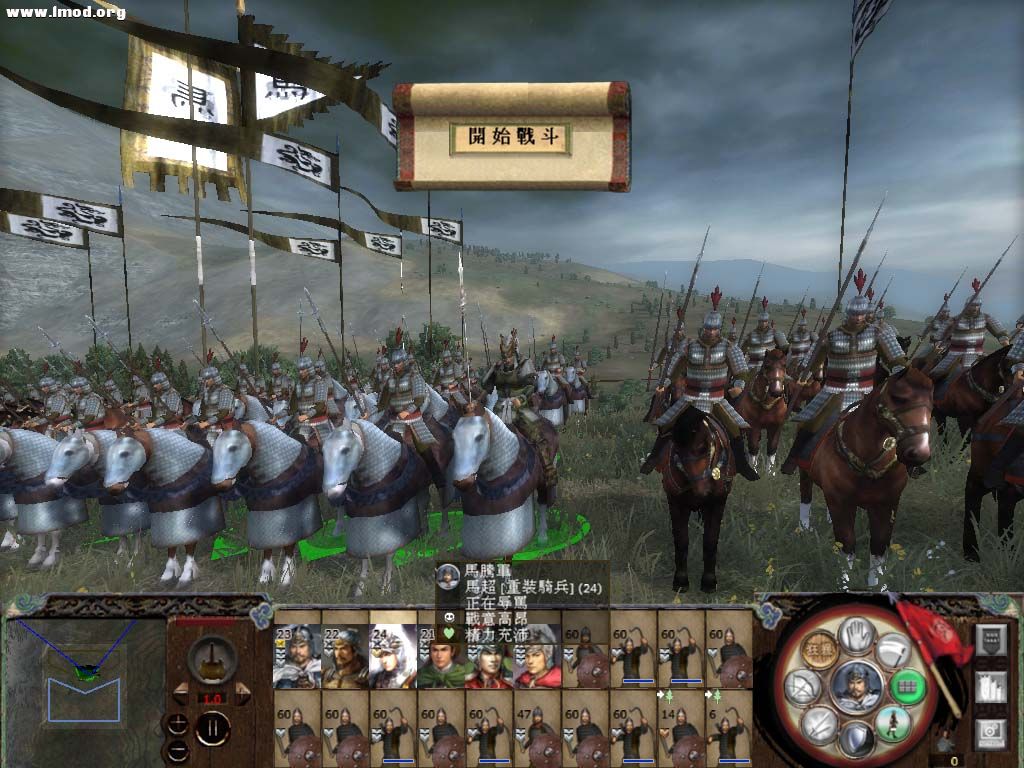Decrease game speed with left arrow
The image size is (1024, 768).
(182, 694)
